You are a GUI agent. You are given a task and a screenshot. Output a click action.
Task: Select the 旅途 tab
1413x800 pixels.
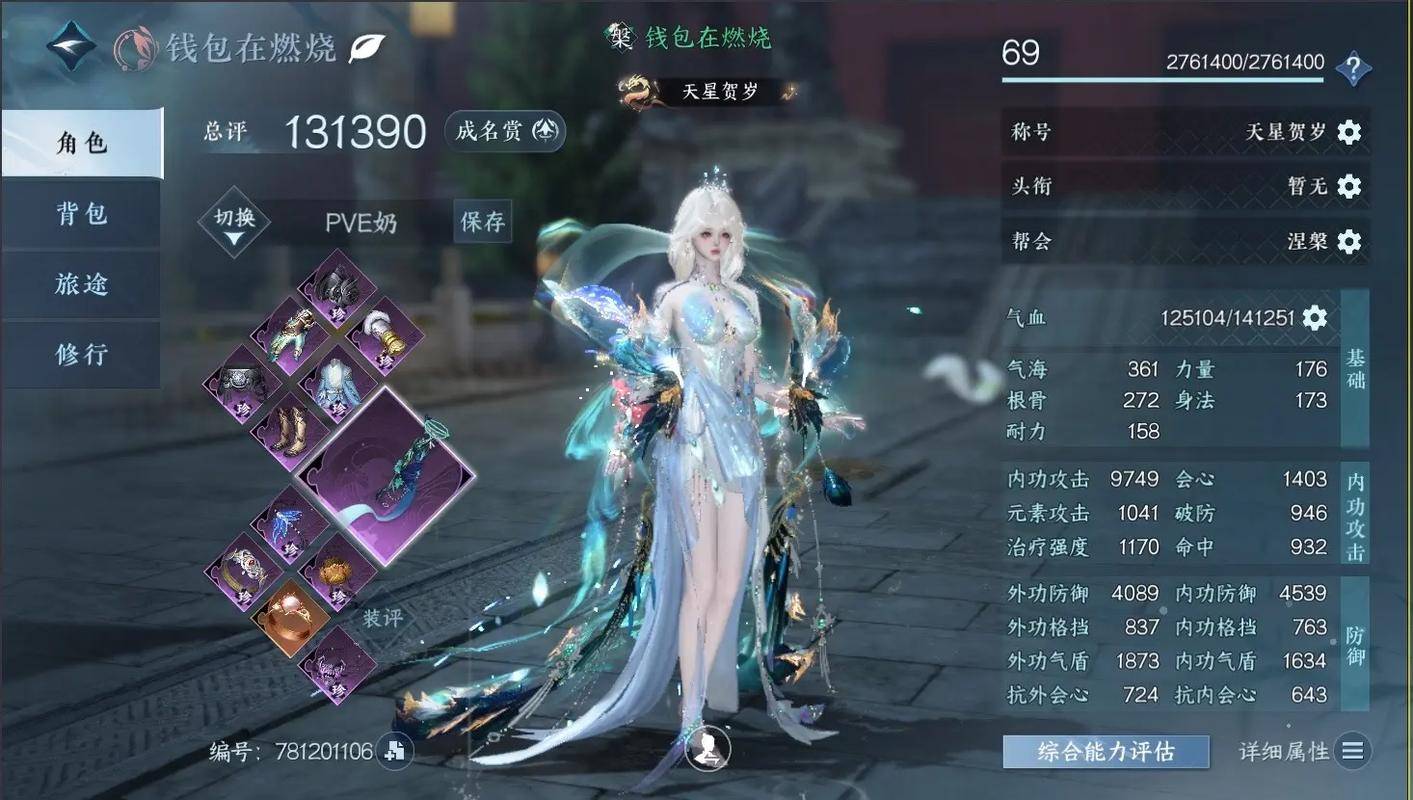click(x=82, y=284)
